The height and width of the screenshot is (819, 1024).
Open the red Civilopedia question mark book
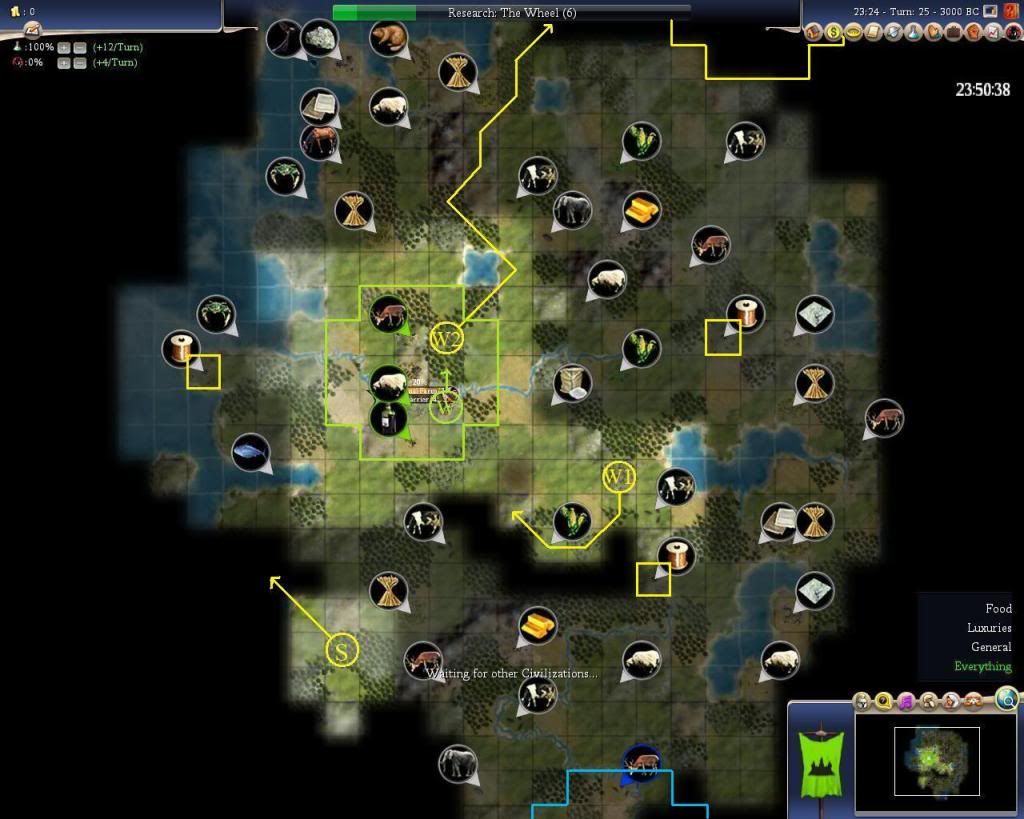pos(1011,11)
